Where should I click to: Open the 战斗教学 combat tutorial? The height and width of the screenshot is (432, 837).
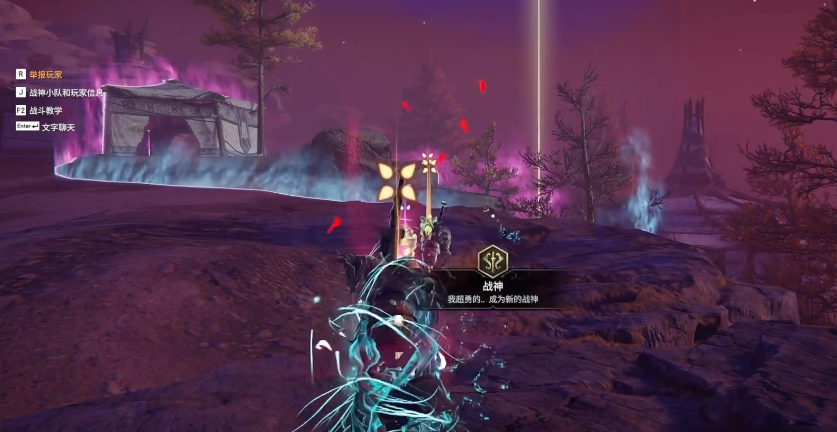pyautogui.click(x=46, y=110)
